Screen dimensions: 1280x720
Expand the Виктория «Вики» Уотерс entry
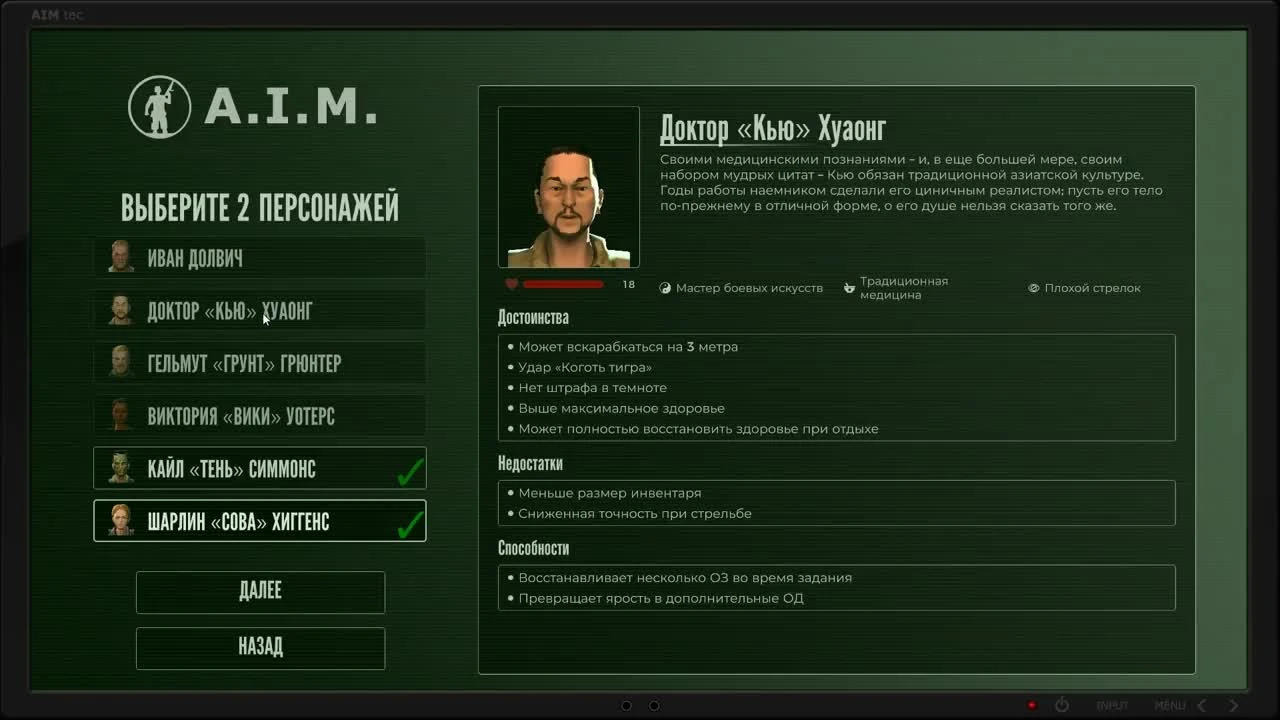(x=260, y=415)
